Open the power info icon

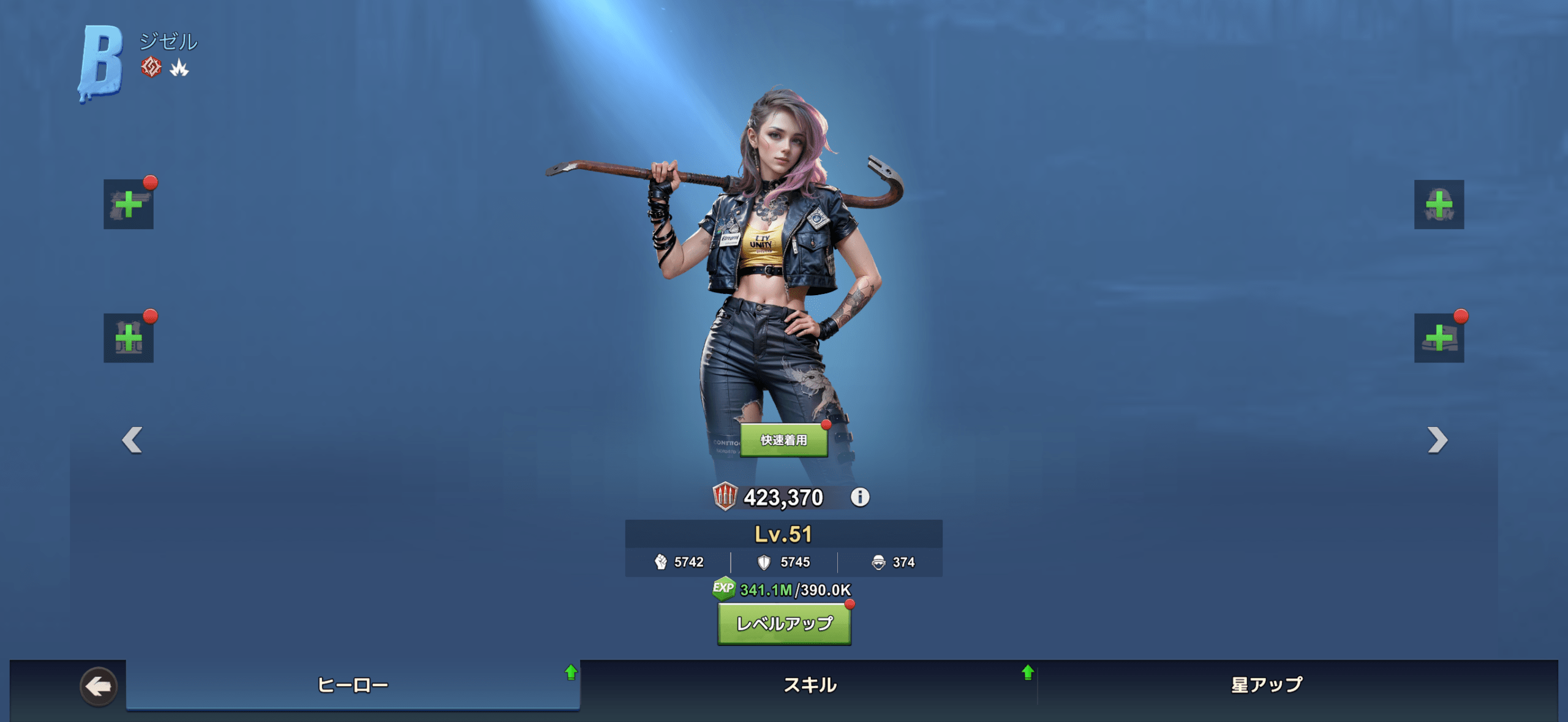coord(859,497)
